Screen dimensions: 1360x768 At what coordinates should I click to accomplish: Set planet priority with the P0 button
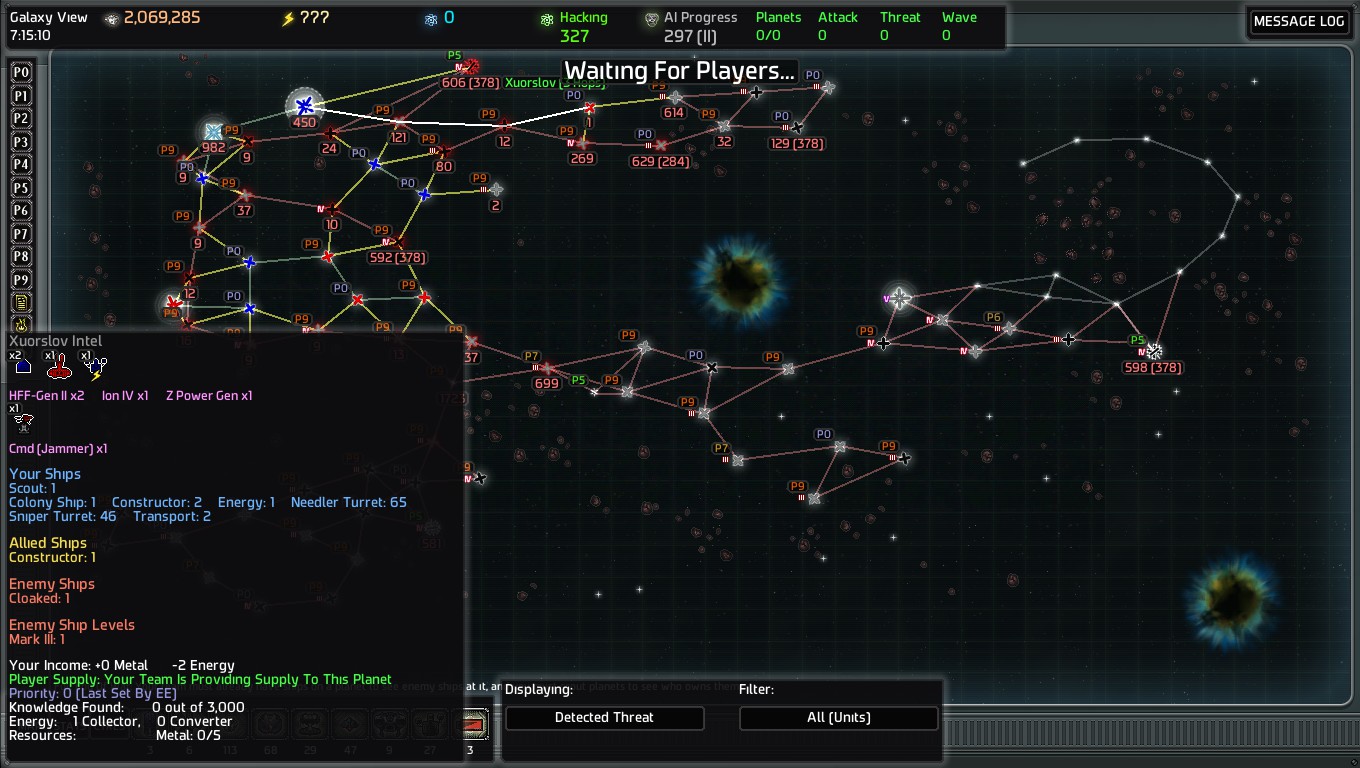point(20,73)
